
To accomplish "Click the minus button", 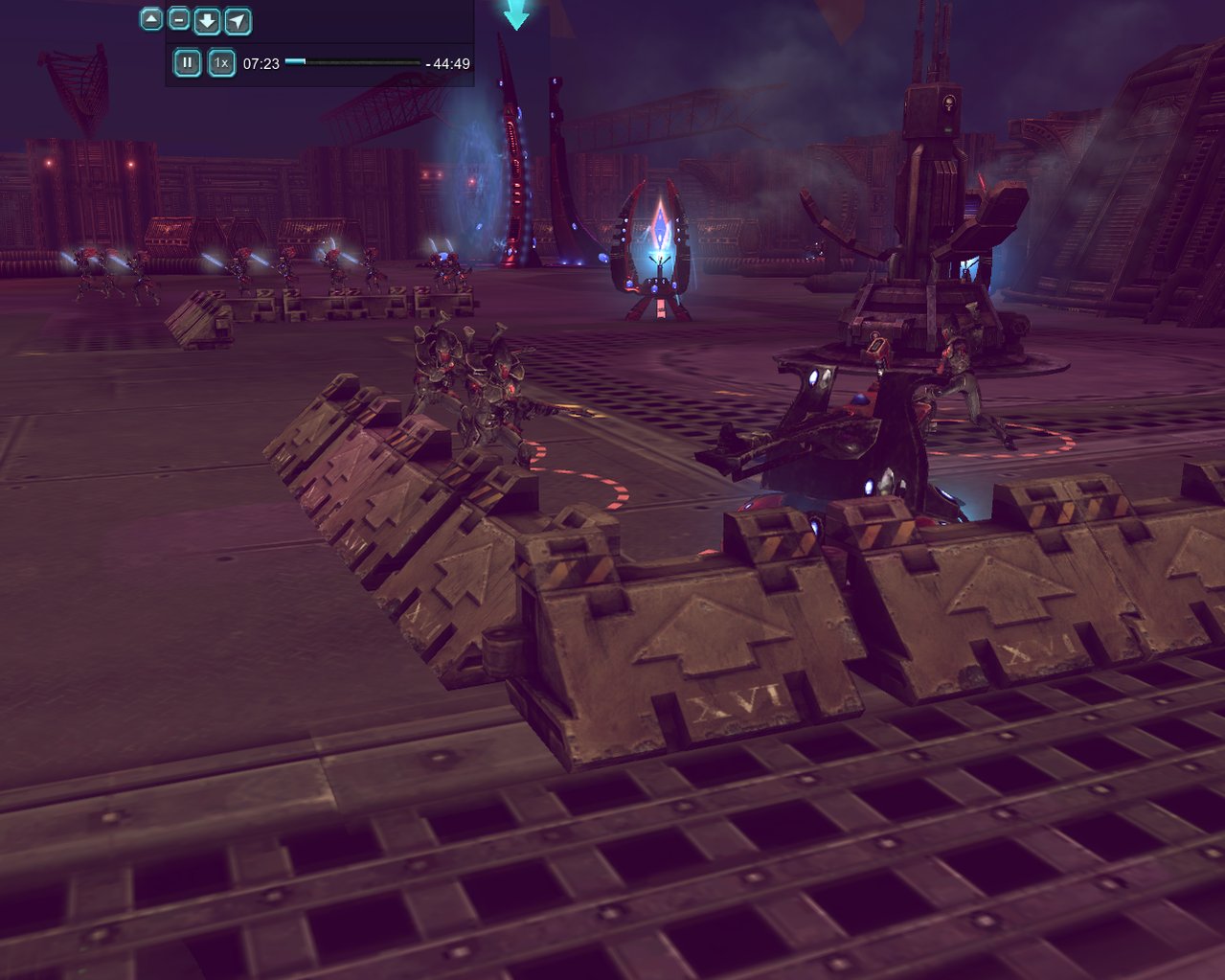I will (179, 19).
